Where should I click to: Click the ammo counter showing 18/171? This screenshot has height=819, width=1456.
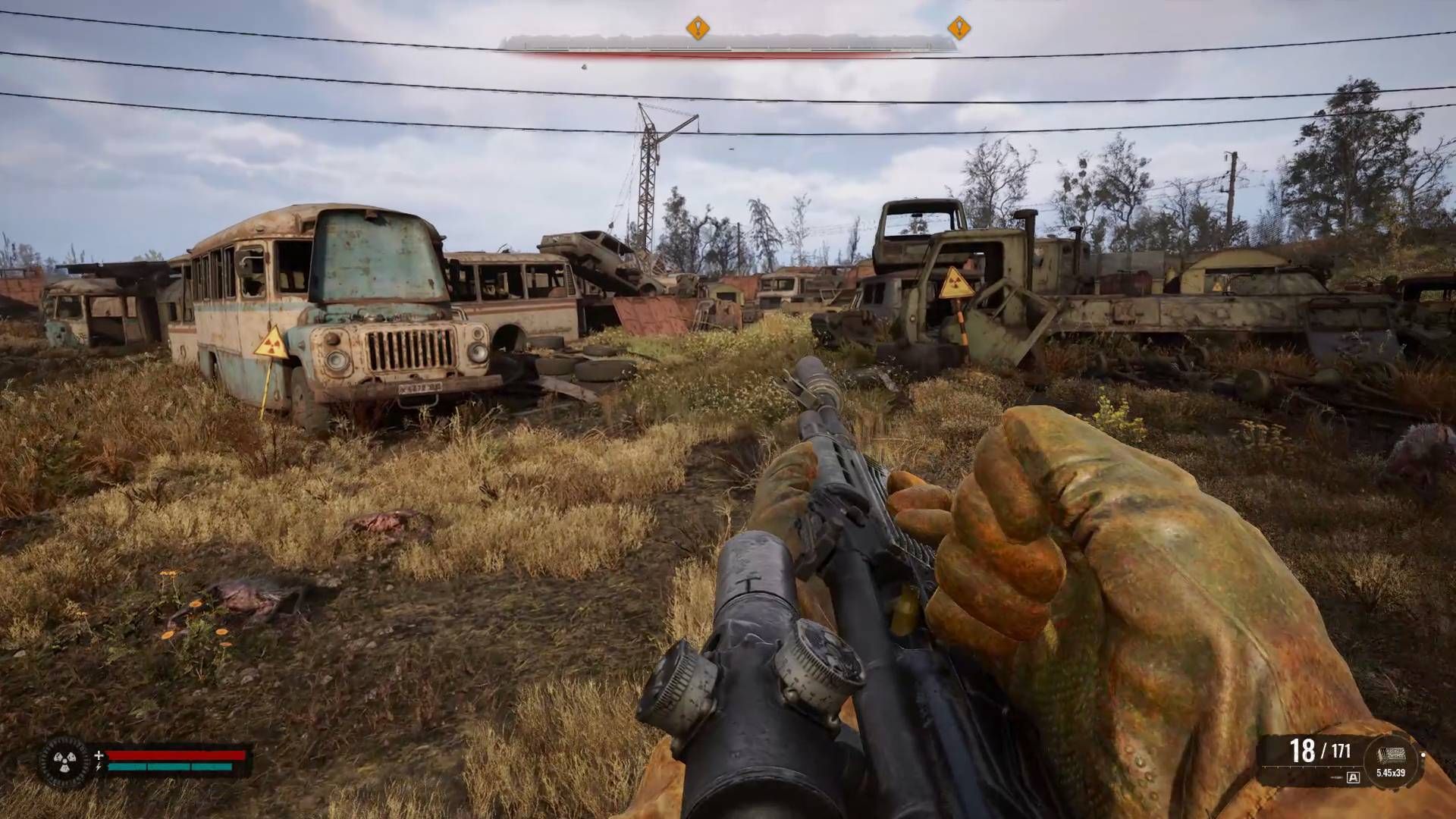1321,748
